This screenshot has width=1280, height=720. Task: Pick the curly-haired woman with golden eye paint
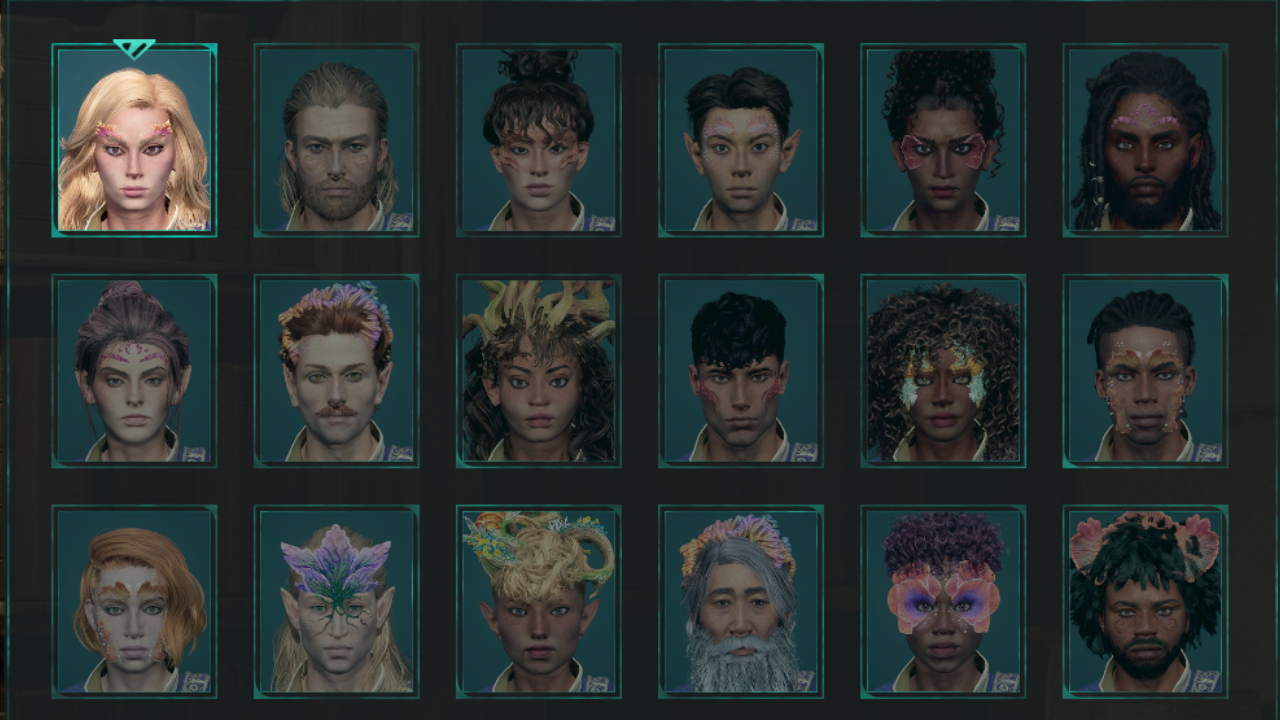(x=941, y=371)
